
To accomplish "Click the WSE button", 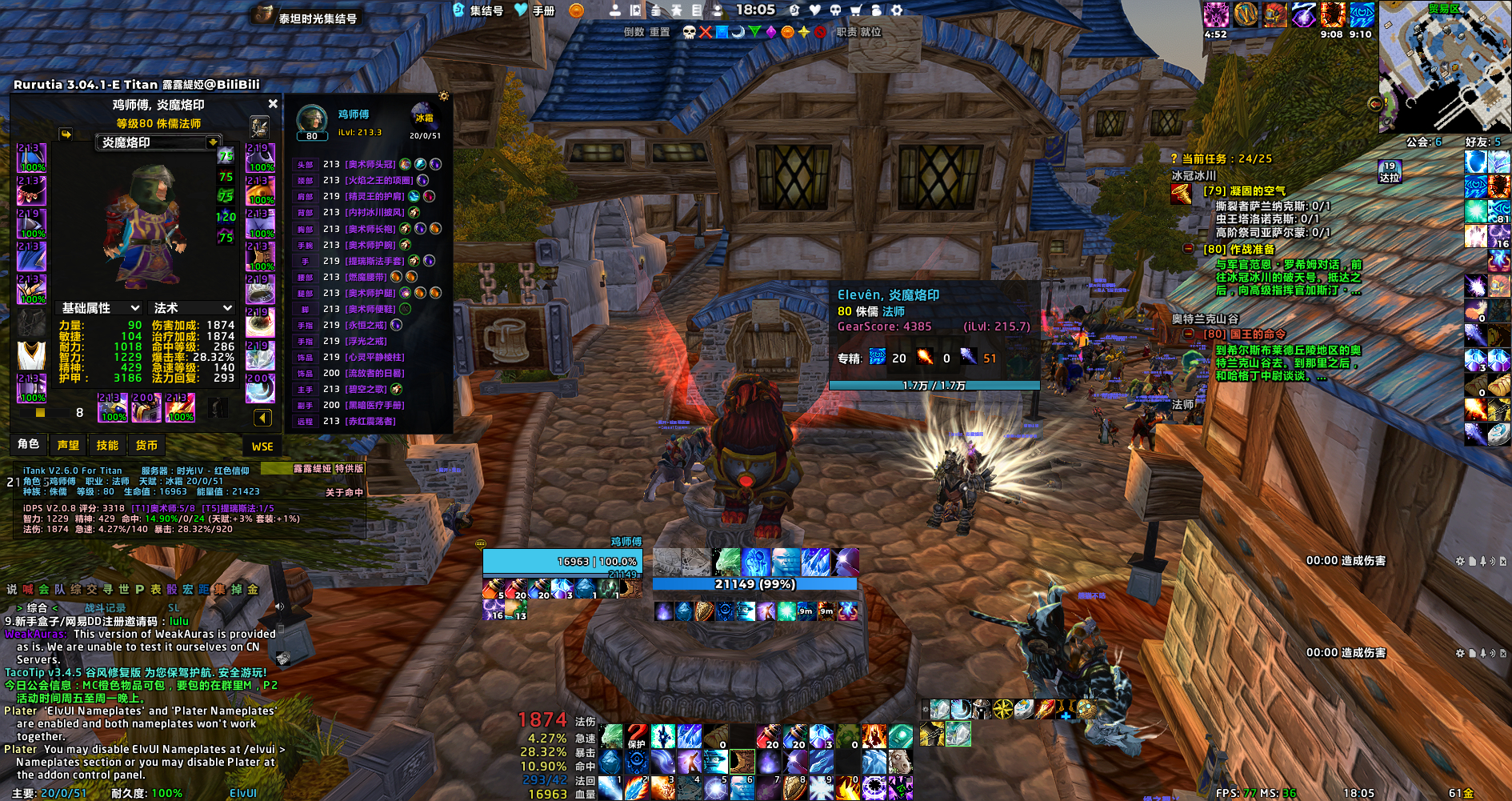I will click(x=262, y=447).
